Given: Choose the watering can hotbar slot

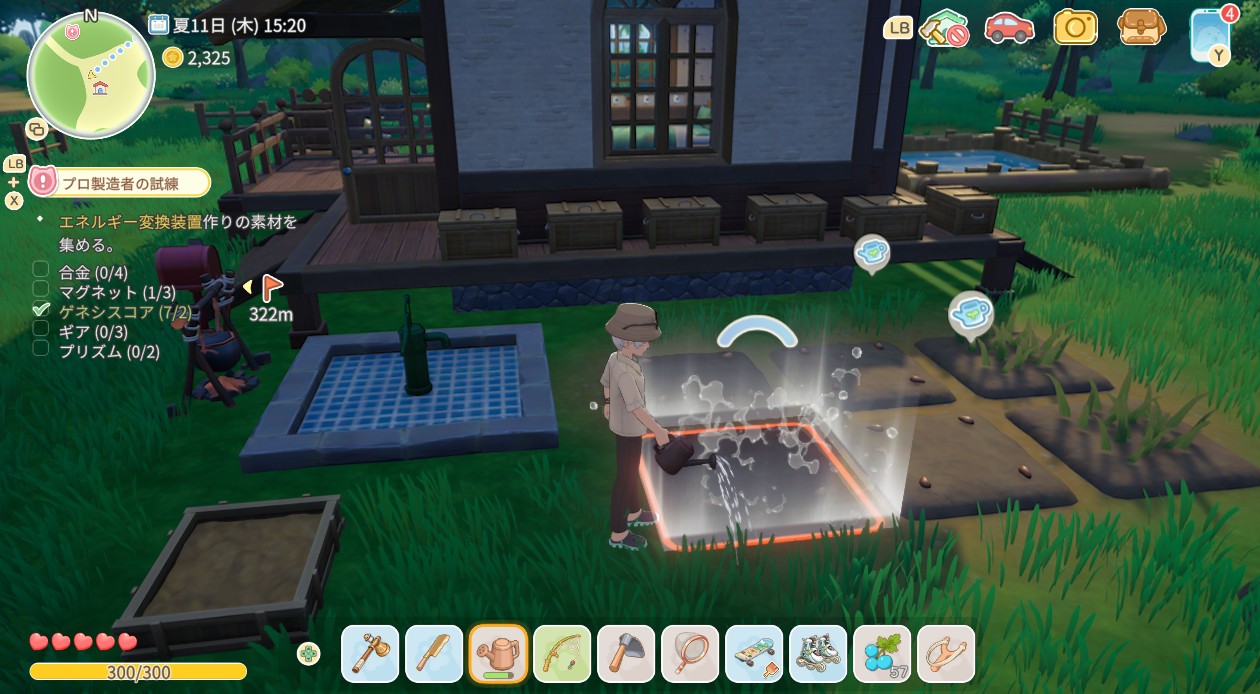Looking at the screenshot, I should click(498, 654).
